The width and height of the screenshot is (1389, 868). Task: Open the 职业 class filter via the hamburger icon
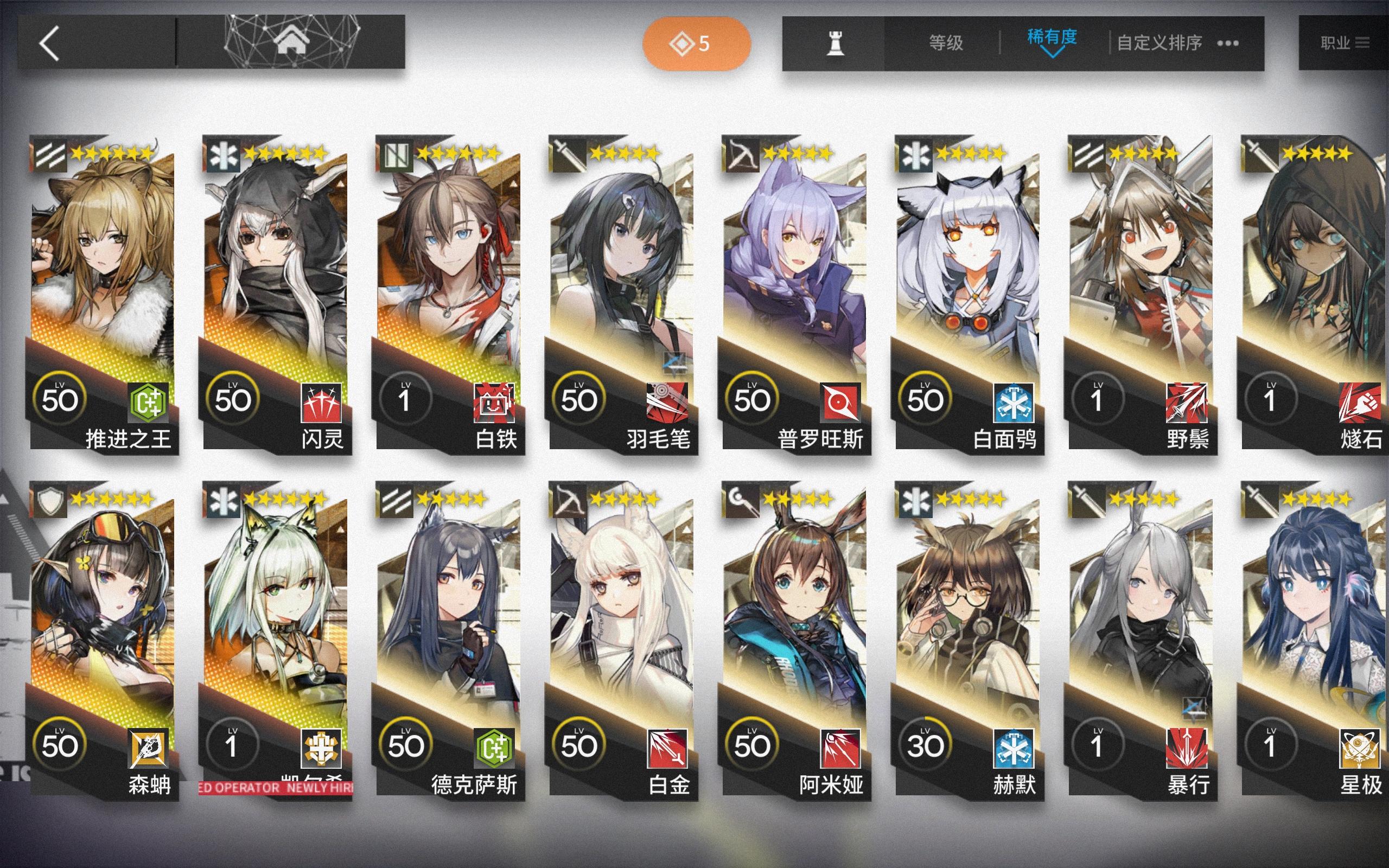click(1365, 41)
